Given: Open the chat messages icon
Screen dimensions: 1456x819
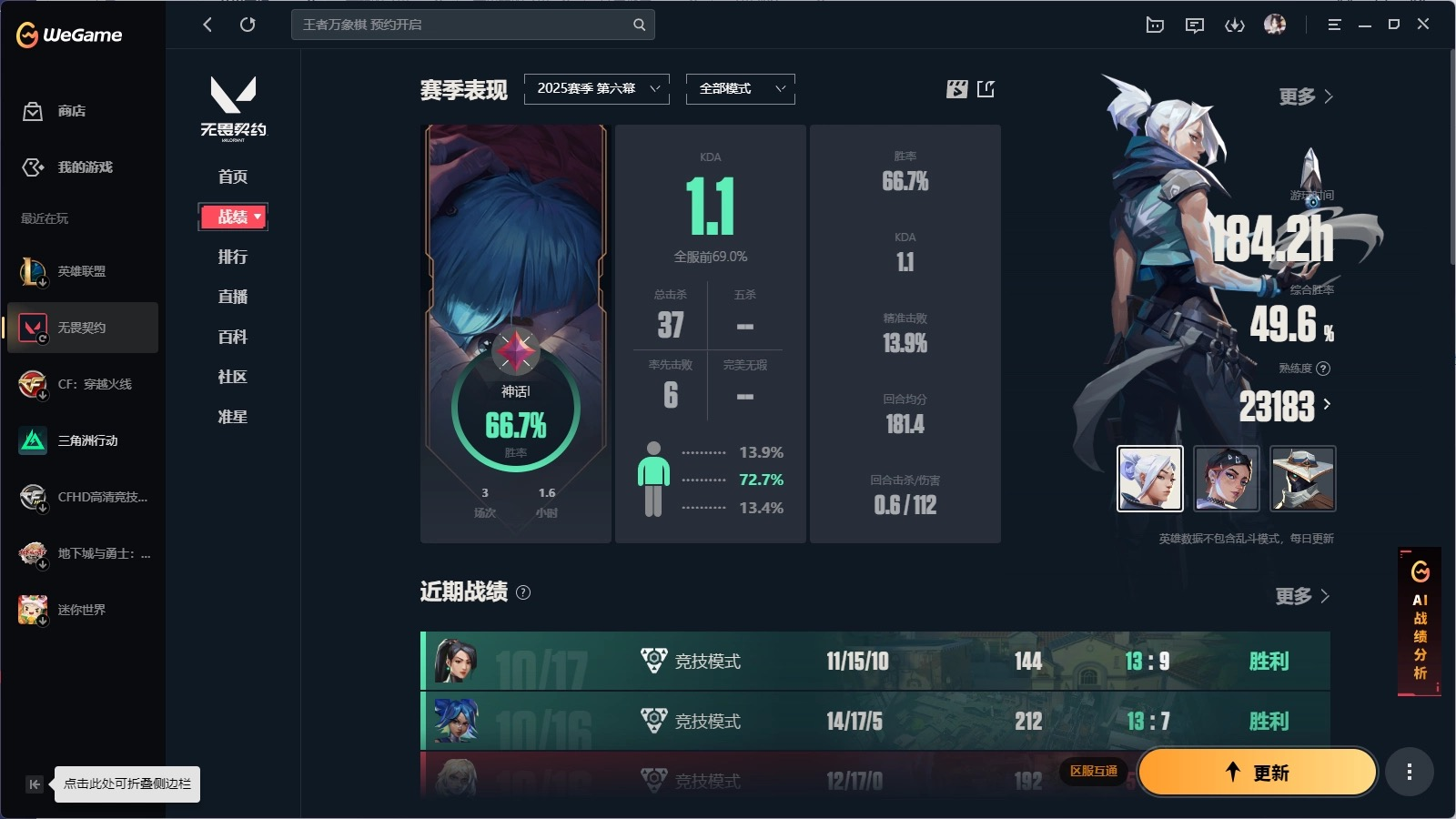Looking at the screenshot, I should pos(1195,25).
